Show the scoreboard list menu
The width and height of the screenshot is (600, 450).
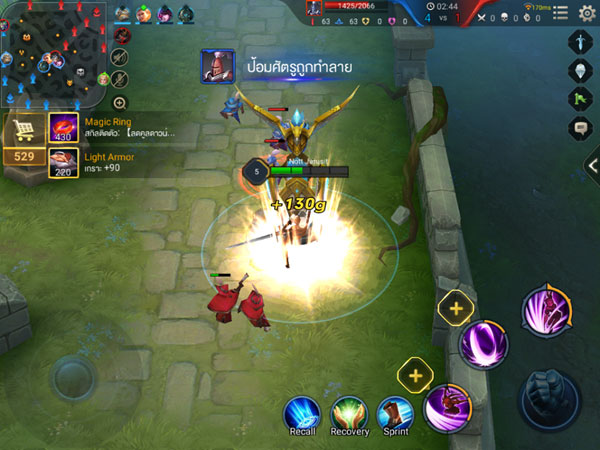coord(561,14)
